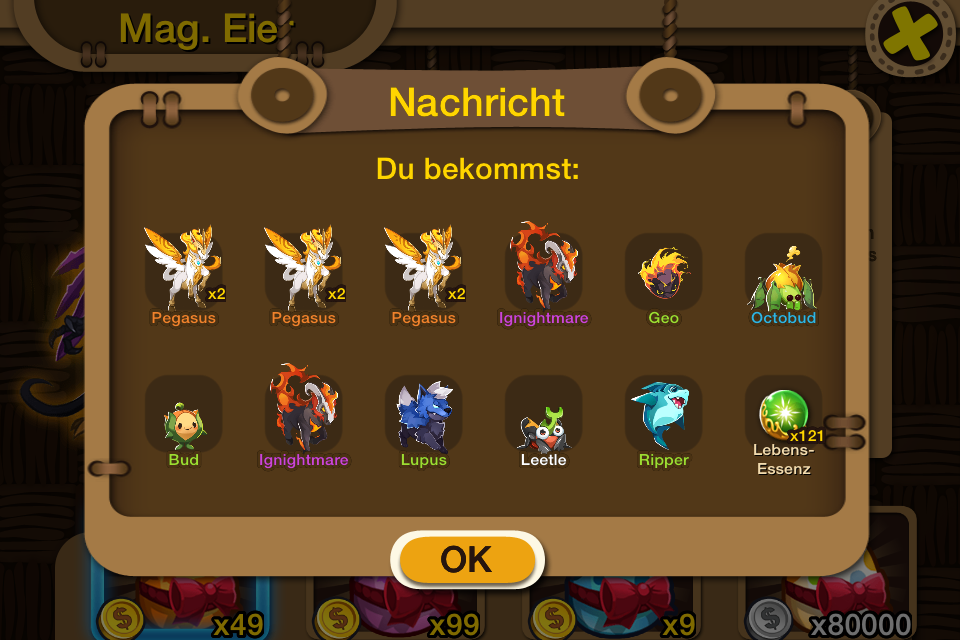Confirm the message with OK
960x640 pixels.
coord(466,559)
